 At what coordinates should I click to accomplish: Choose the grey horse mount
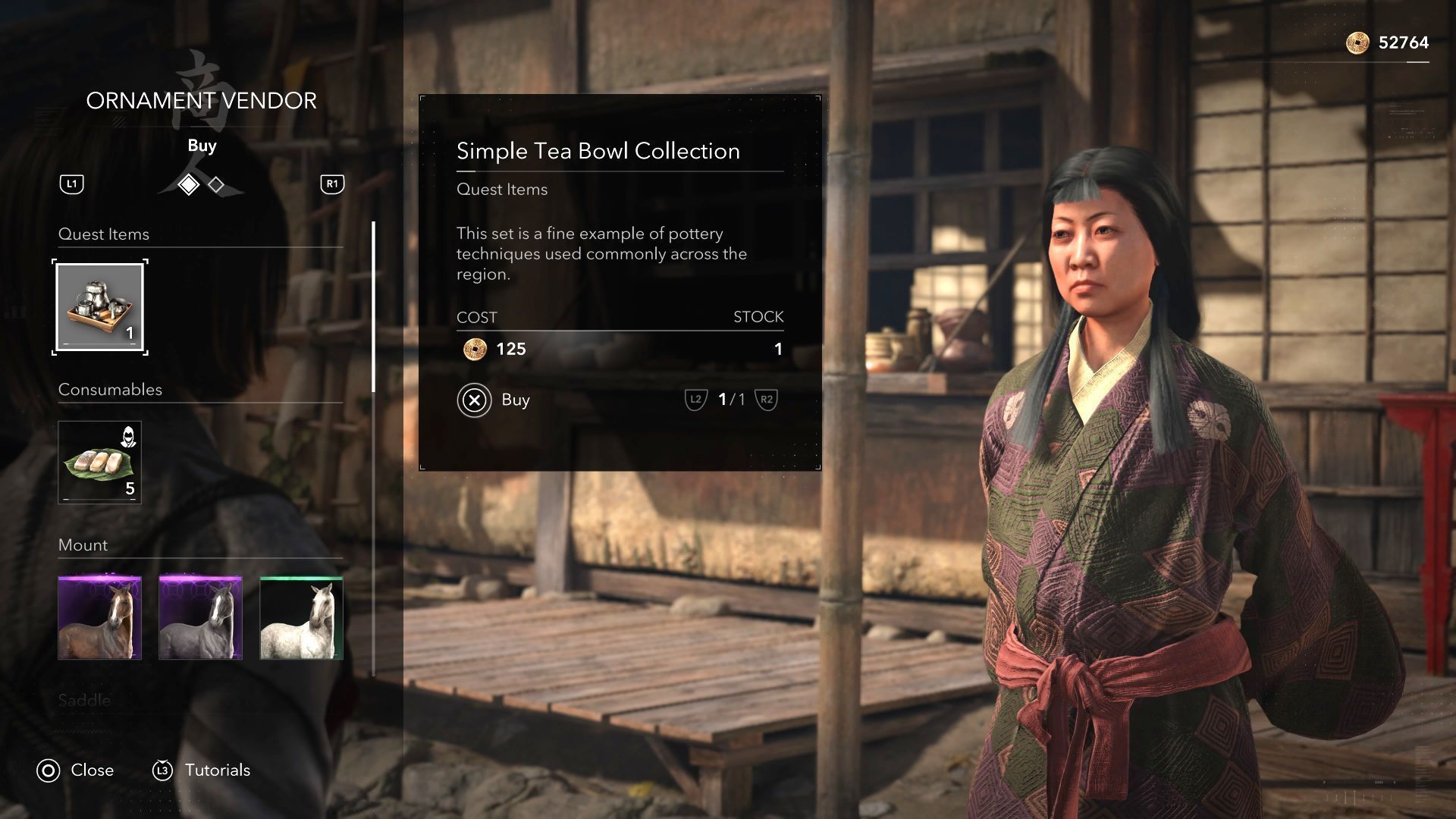pyautogui.click(x=201, y=617)
